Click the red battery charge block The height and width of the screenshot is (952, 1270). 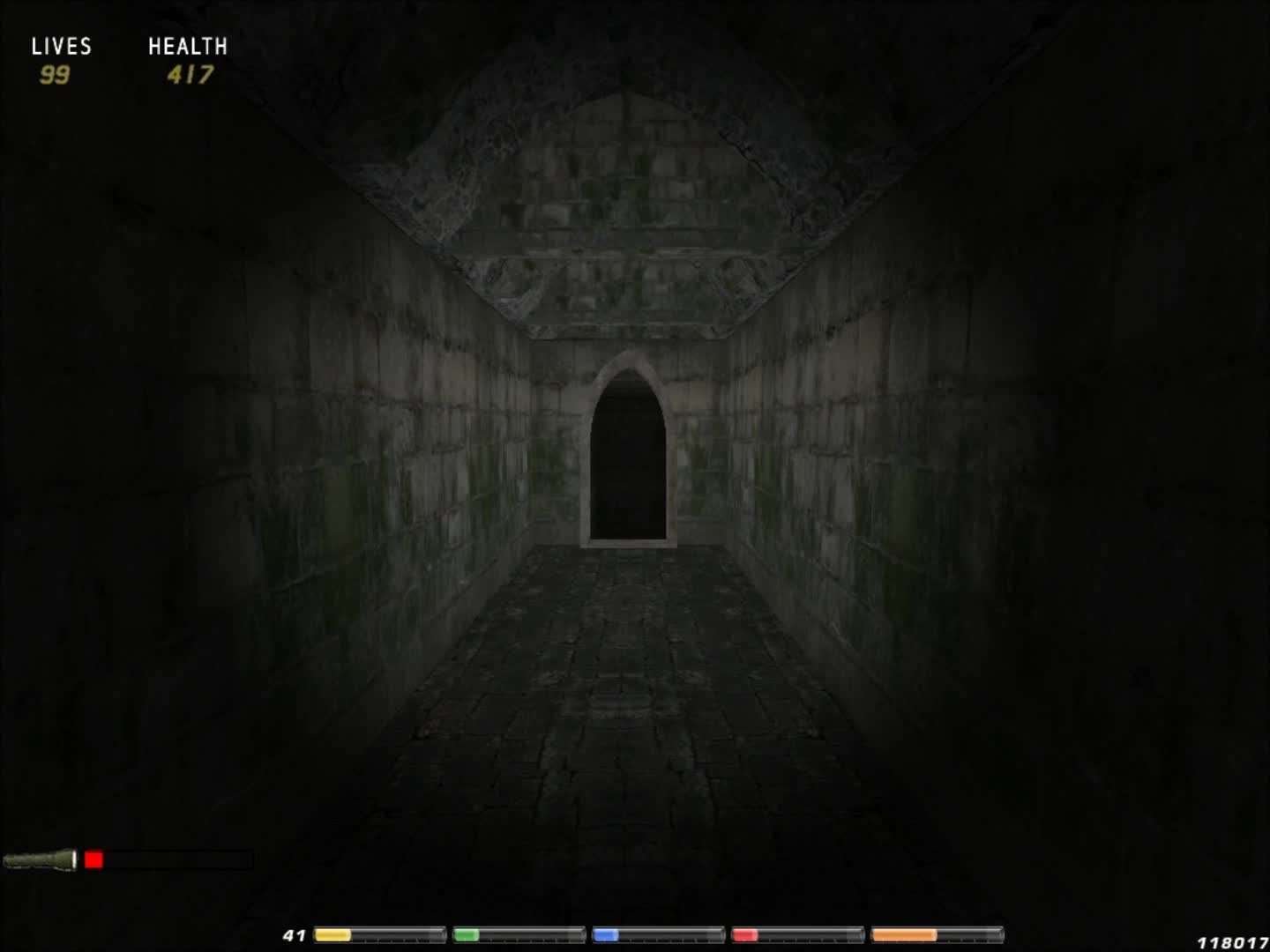93,858
